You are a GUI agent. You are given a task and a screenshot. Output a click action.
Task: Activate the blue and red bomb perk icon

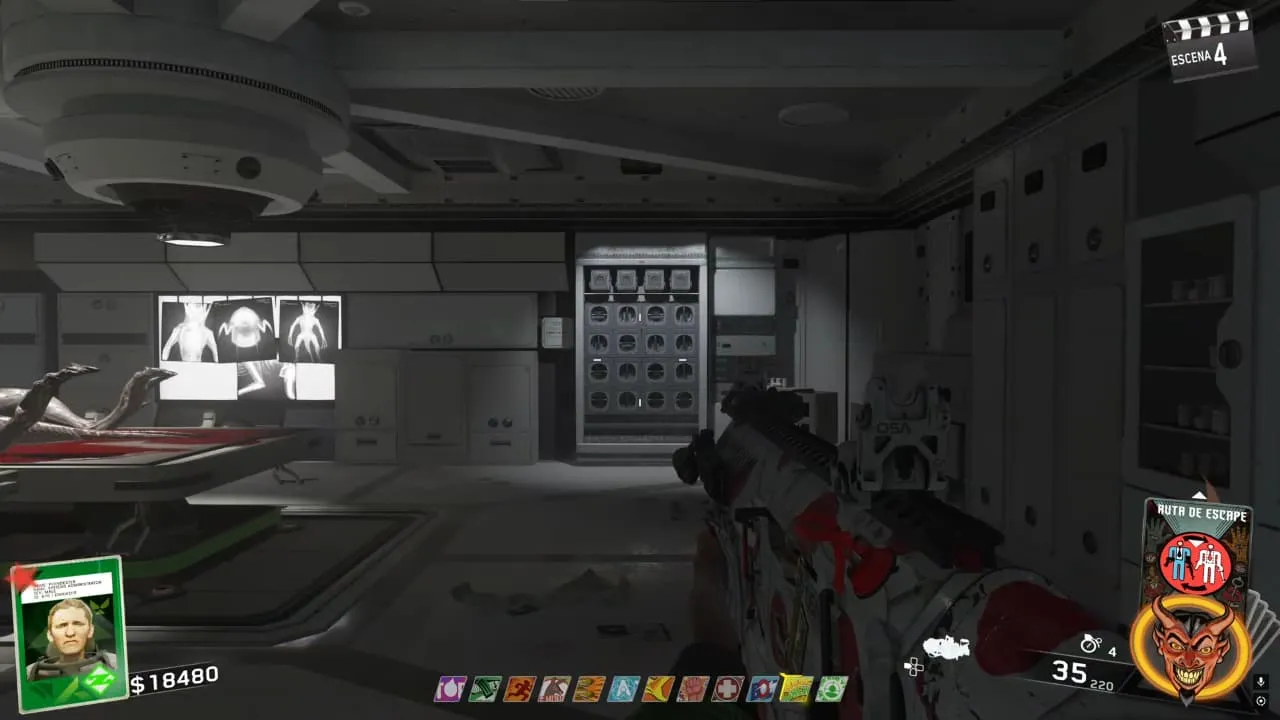pyautogui.click(x=762, y=689)
